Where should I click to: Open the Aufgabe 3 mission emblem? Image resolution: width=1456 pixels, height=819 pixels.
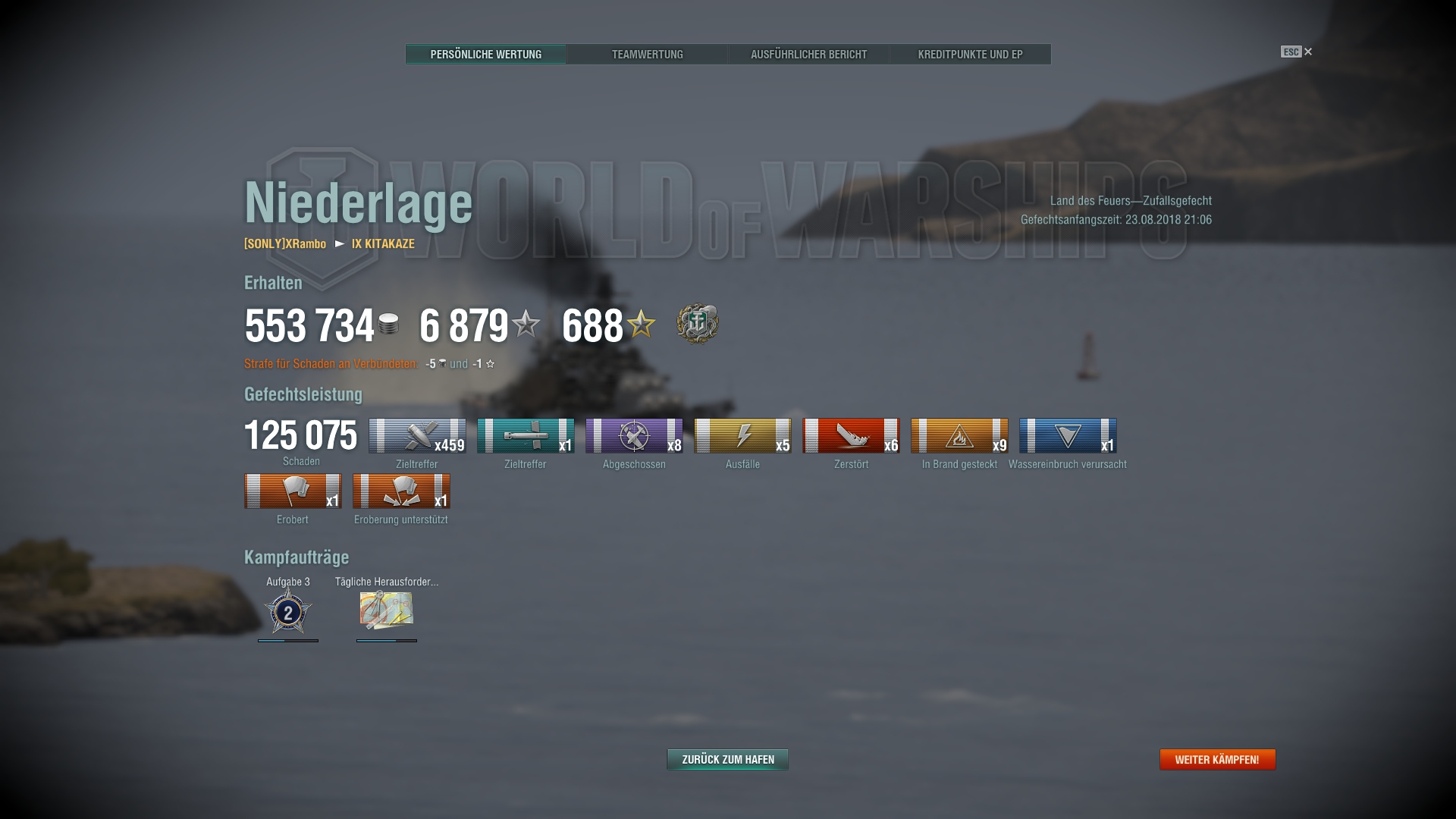289,613
